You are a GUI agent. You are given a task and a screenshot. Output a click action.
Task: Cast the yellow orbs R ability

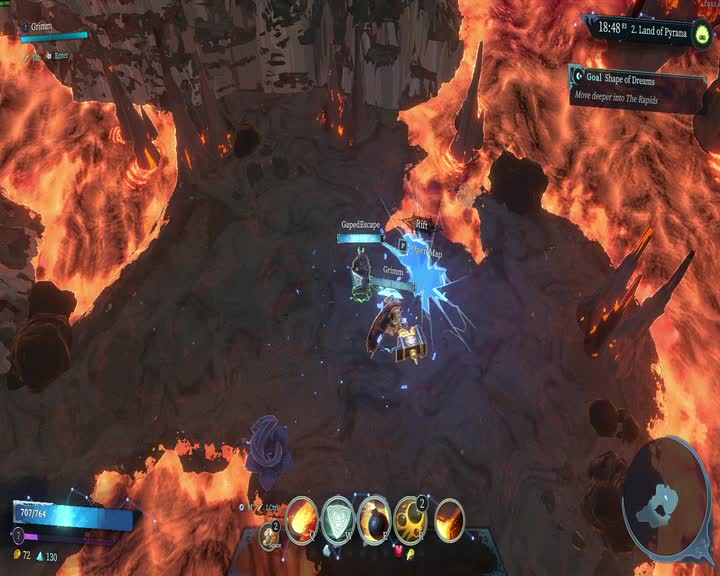pyautogui.click(x=410, y=520)
